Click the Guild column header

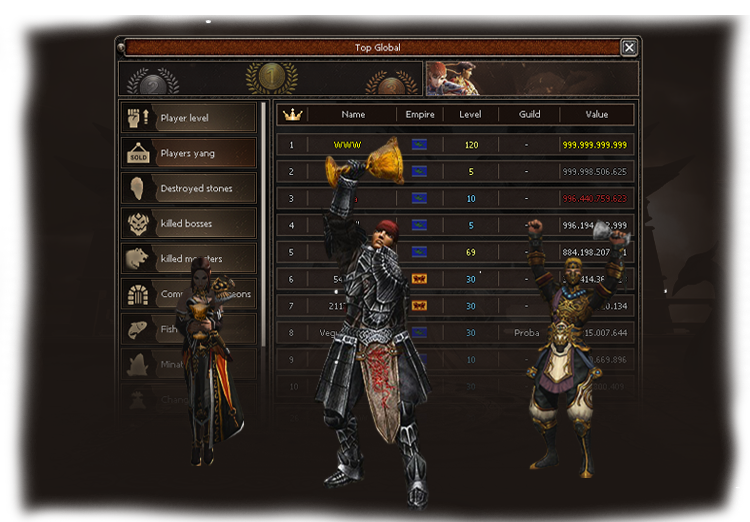530,115
